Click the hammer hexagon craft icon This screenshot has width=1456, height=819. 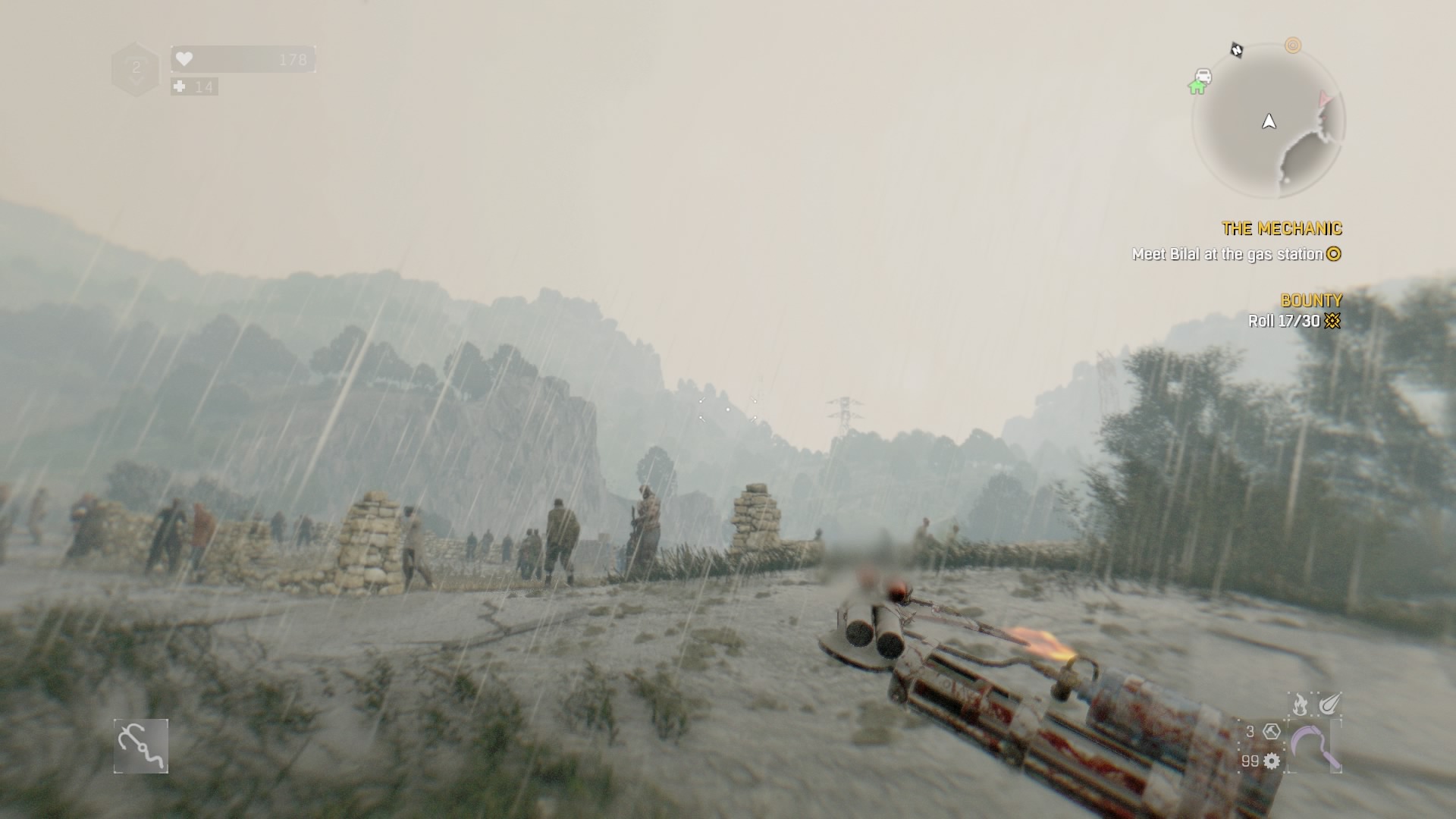1272,733
